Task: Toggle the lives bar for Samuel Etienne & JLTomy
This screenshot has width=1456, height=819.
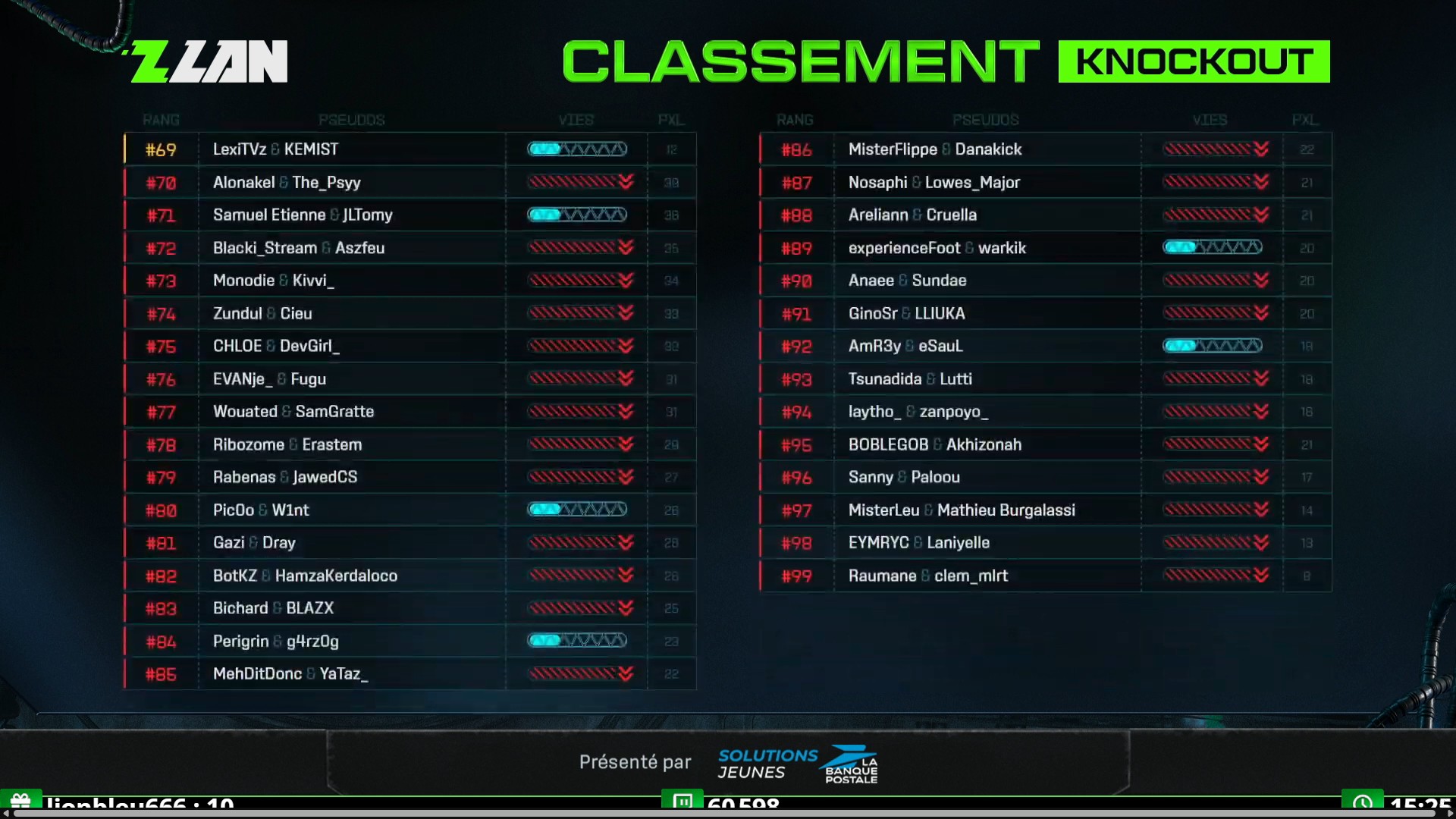Action: (x=577, y=215)
